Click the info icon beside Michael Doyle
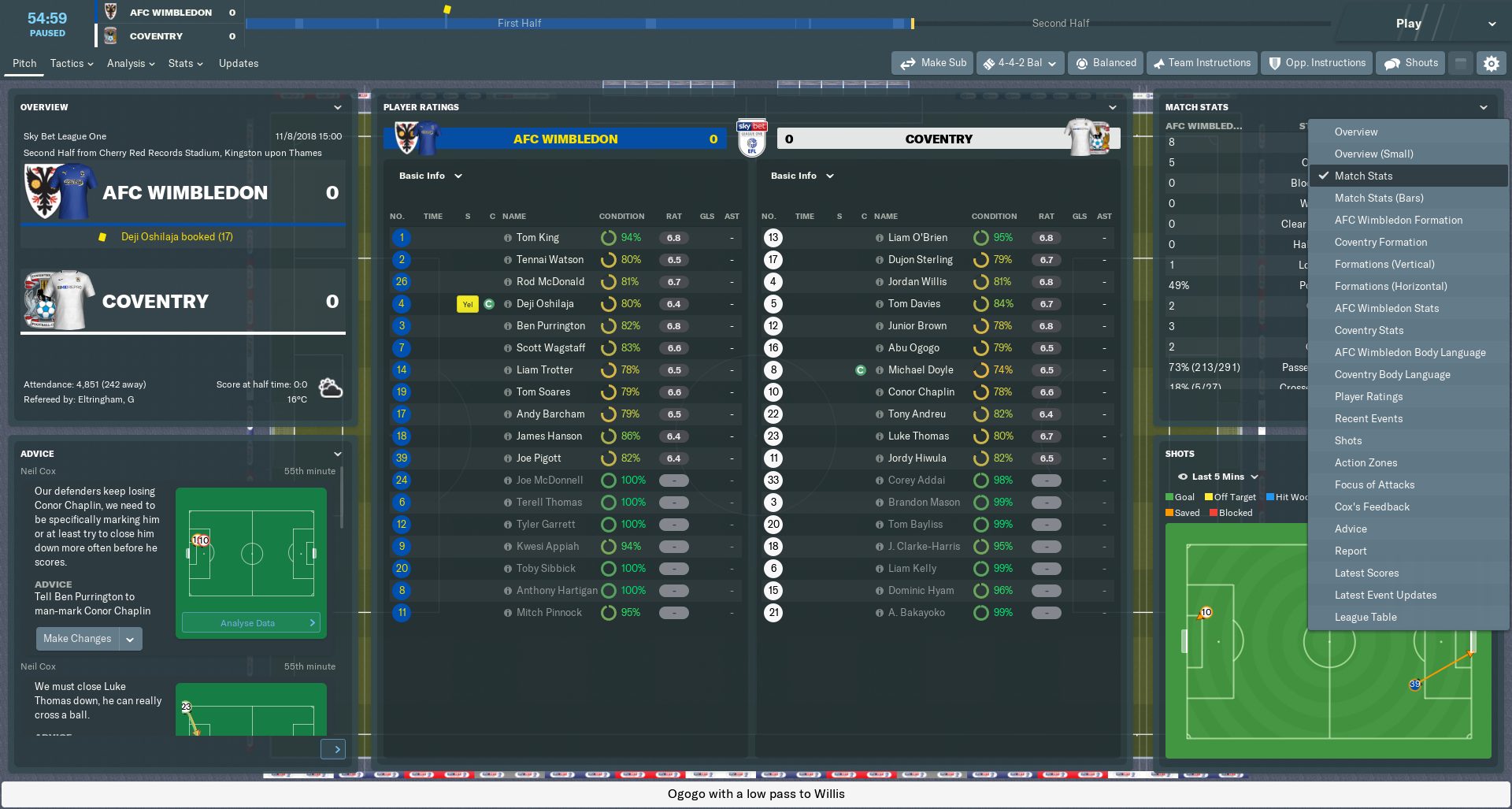Screen dimensions: 1512x809 [x=880, y=369]
